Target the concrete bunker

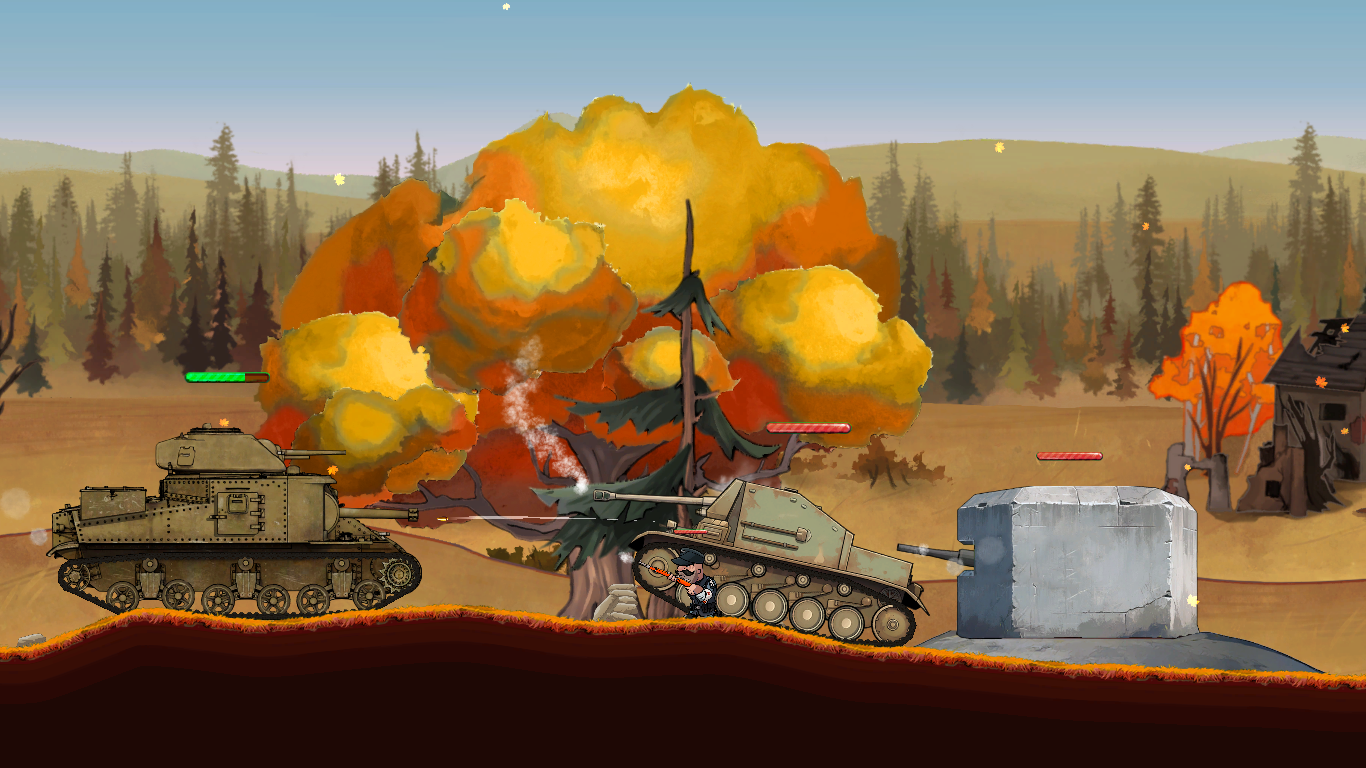coord(1075,560)
